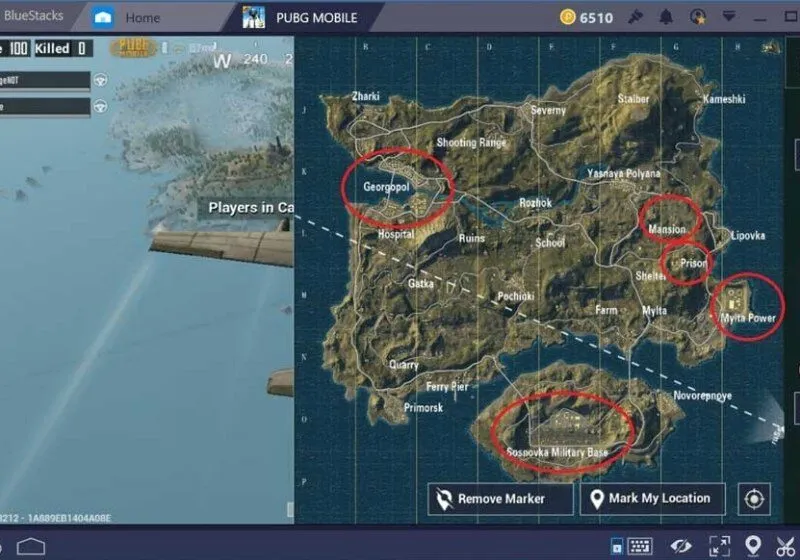Open the BlueStacks account avatar icon
The image size is (800, 560).
(x=698, y=17)
